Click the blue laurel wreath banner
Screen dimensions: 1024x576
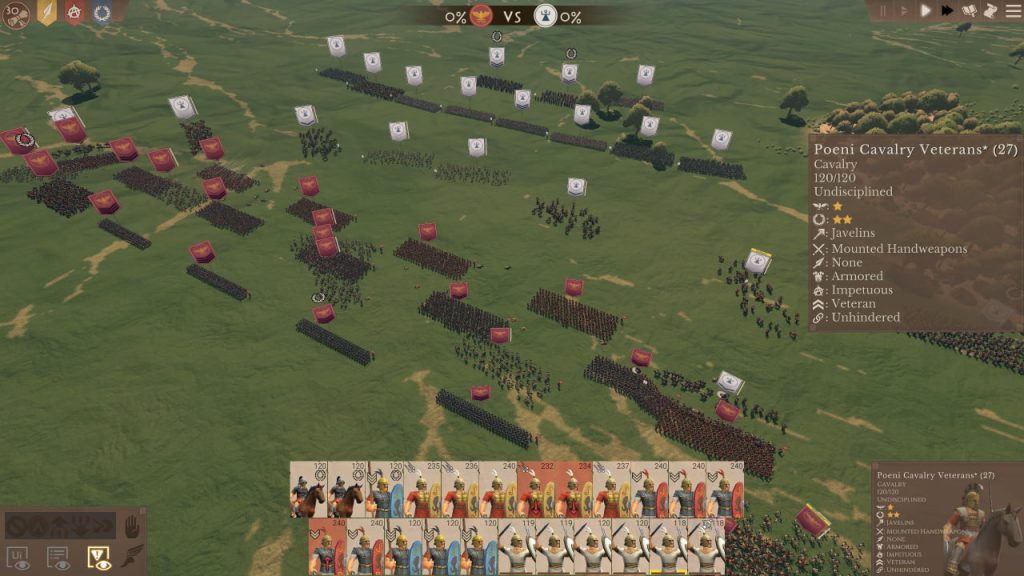102,12
